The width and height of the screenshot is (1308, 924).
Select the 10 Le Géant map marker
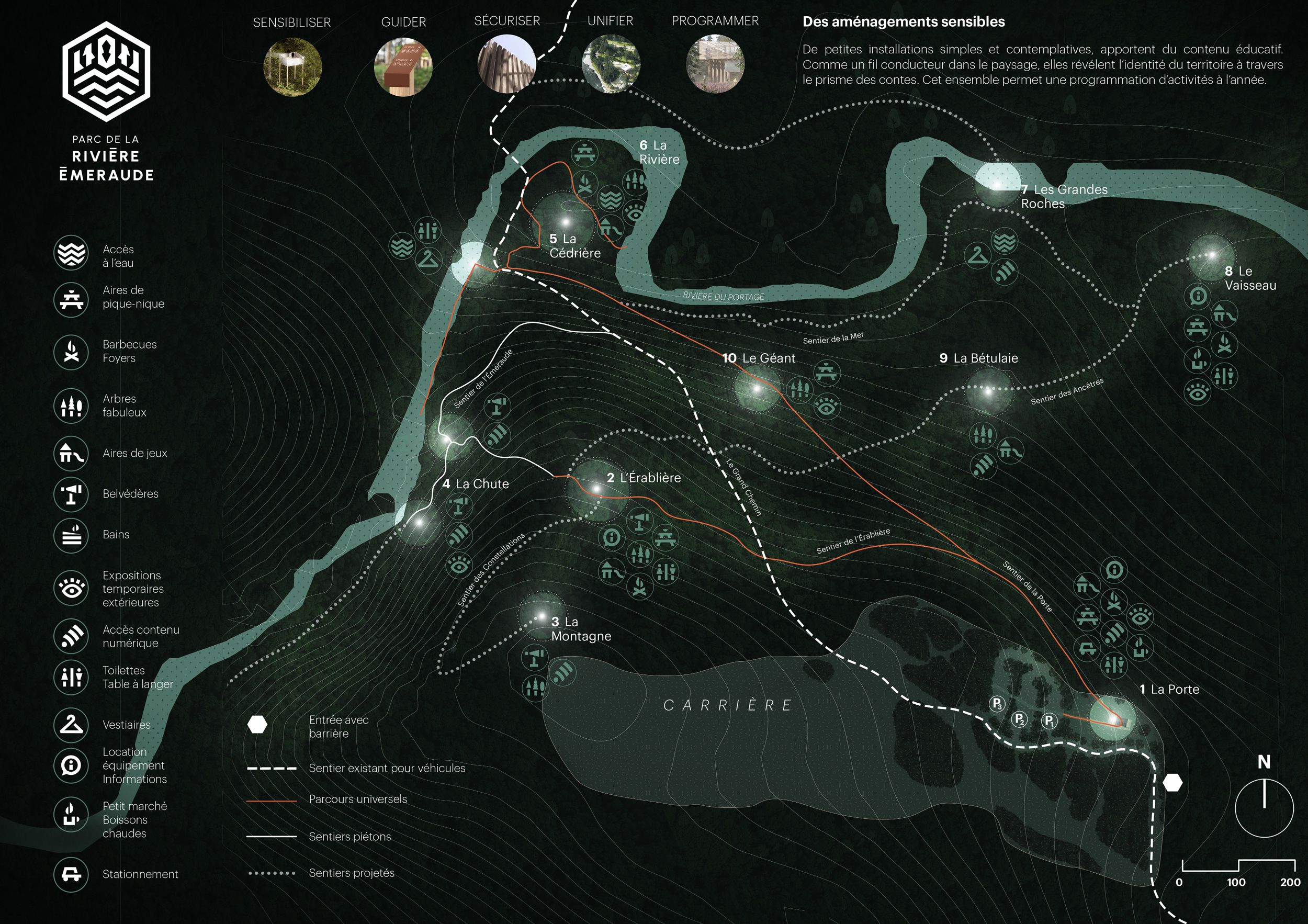pos(757,389)
